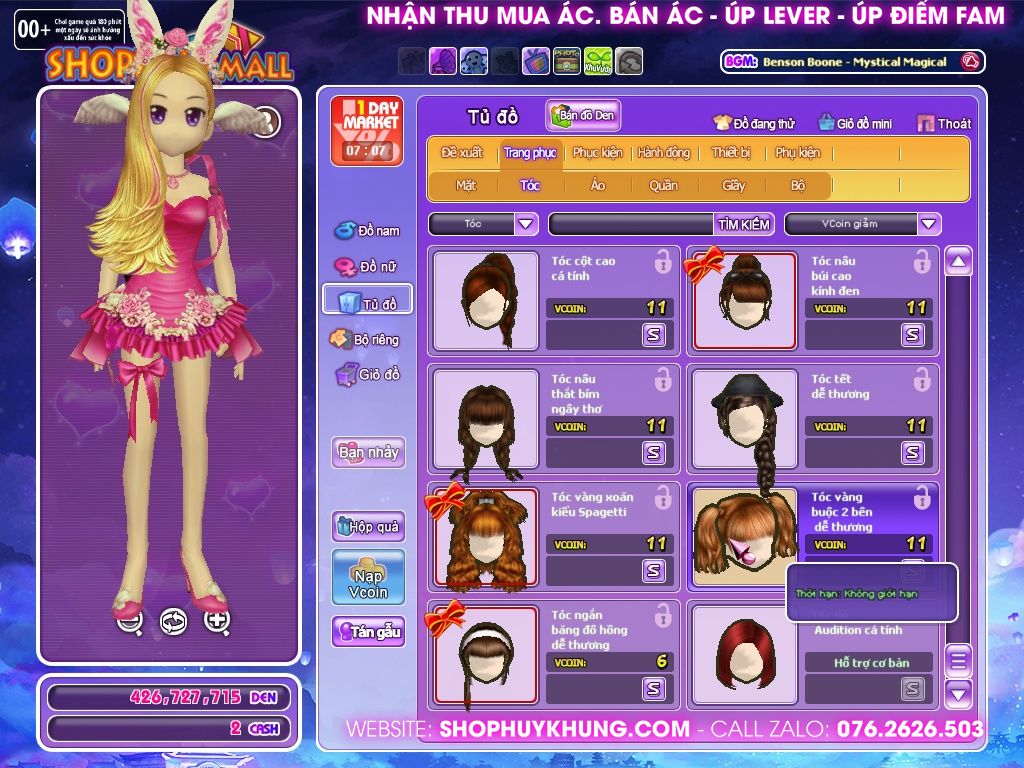This screenshot has height=768, width=1024.
Task: Show Đồ đang thử items
Action: [x=754, y=123]
